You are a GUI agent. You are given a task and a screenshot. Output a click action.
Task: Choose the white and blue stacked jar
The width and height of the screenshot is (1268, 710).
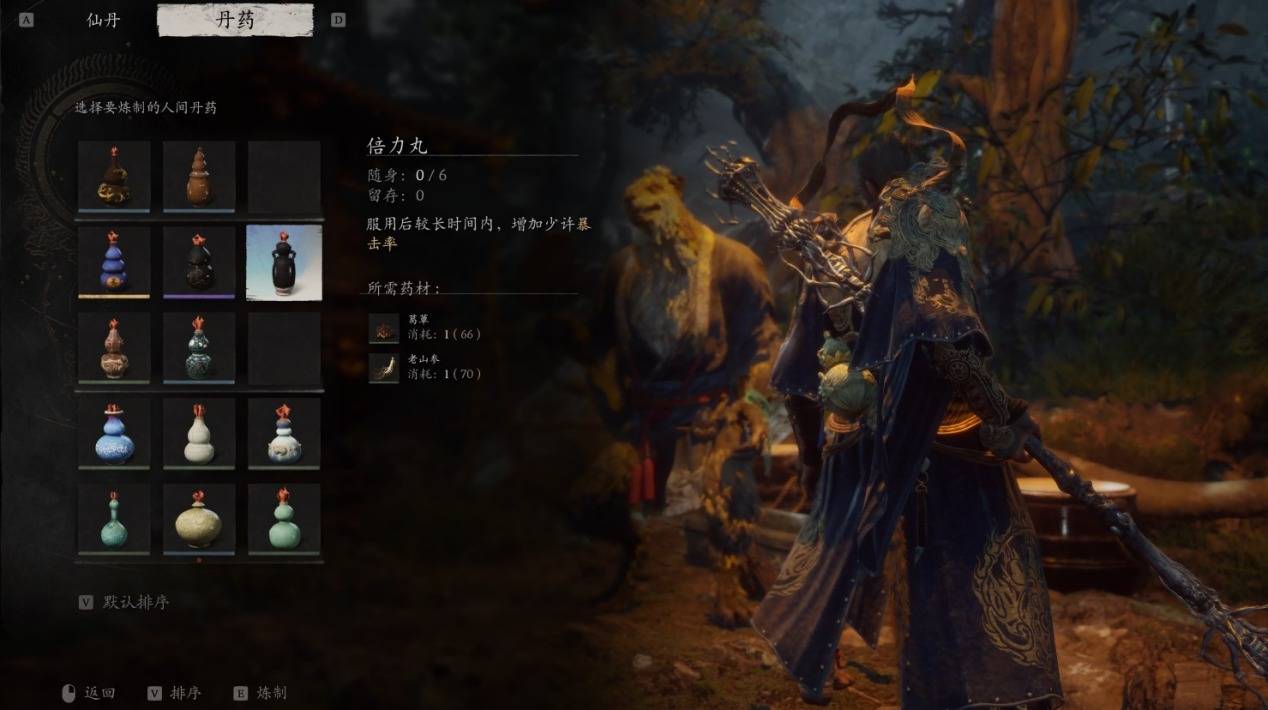284,432
